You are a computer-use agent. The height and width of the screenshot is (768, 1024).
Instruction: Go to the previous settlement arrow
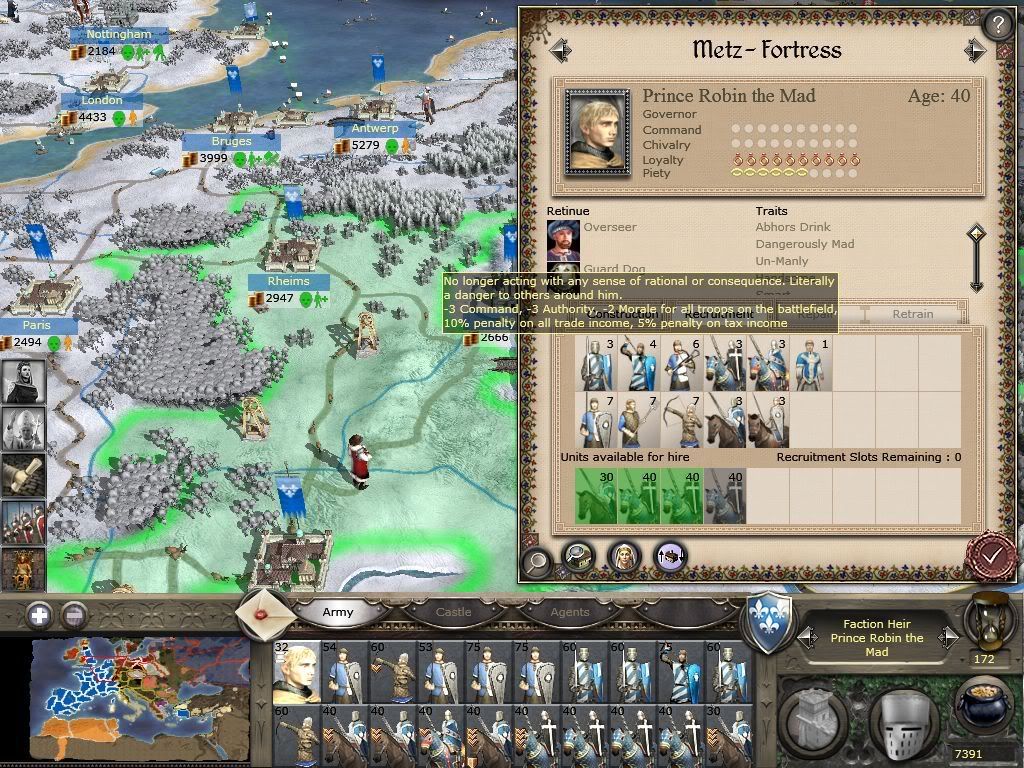pos(560,50)
